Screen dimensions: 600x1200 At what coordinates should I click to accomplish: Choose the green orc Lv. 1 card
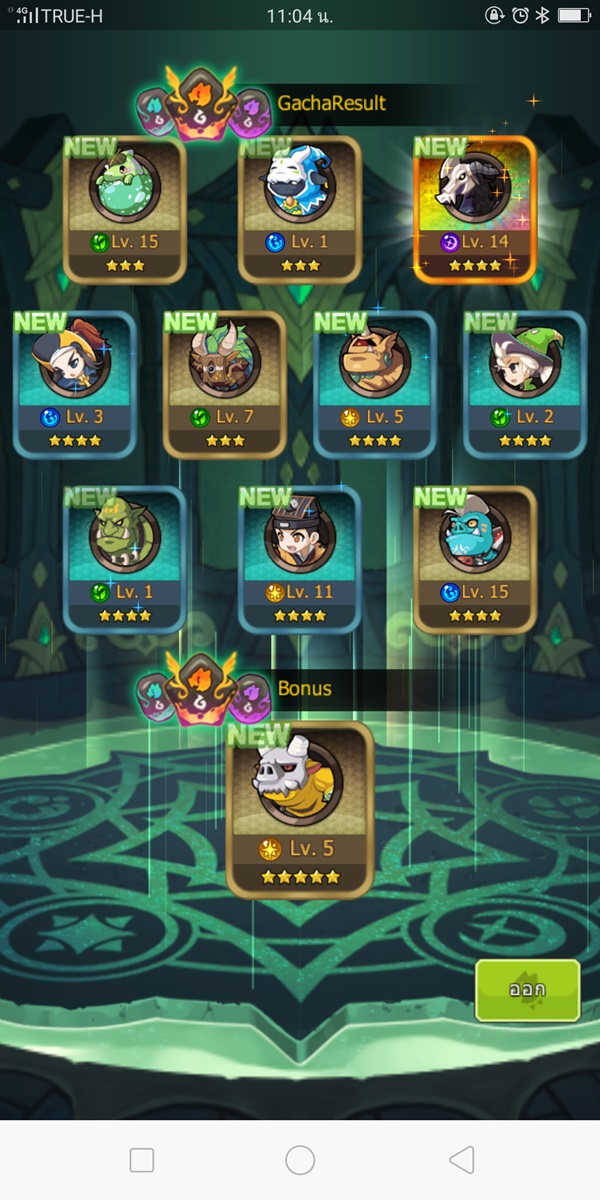[125, 560]
